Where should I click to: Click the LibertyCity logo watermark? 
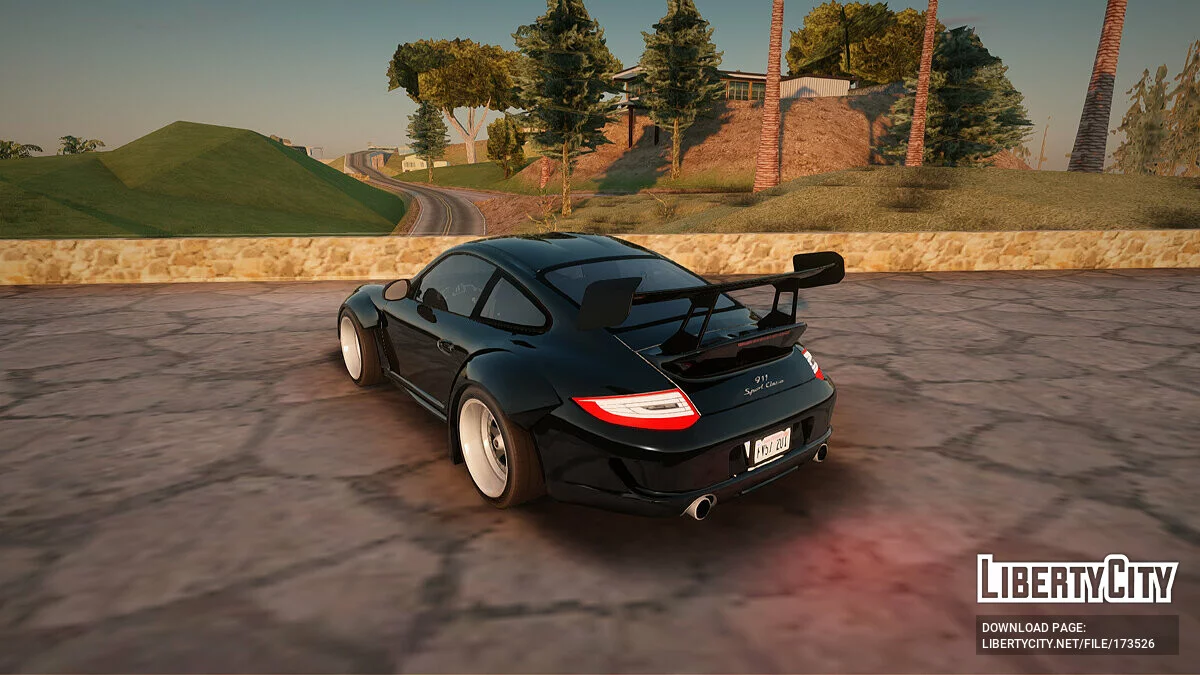pyautogui.click(x=1077, y=579)
